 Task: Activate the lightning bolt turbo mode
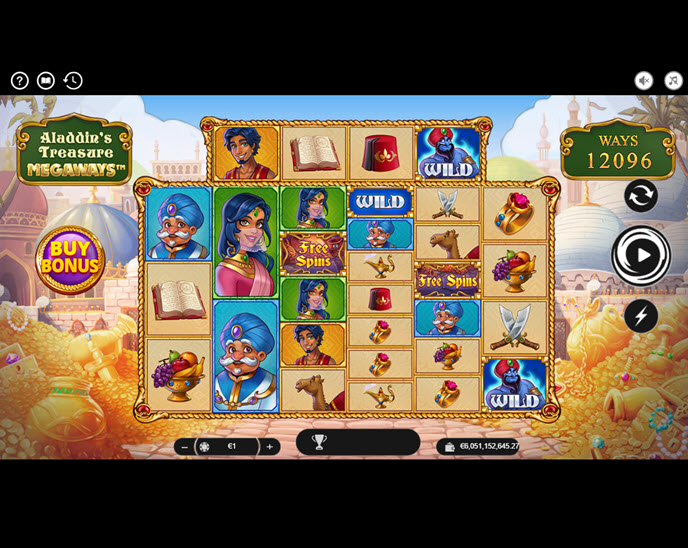pos(641,317)
